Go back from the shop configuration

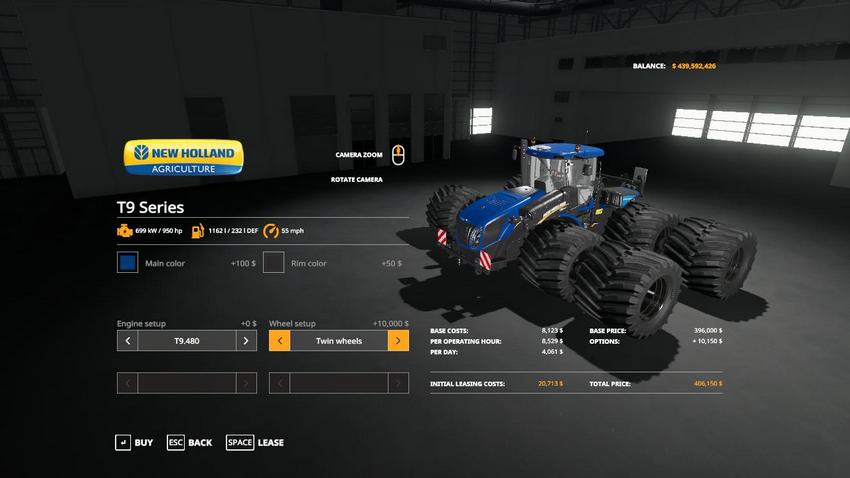(x=188, y=442)
